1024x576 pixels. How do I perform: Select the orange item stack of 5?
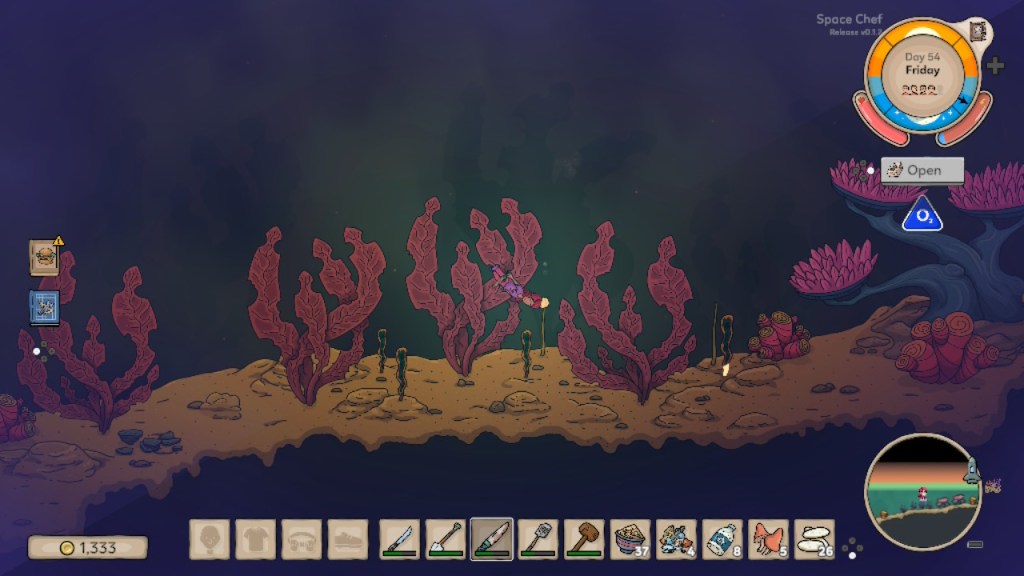coord(768,540)
